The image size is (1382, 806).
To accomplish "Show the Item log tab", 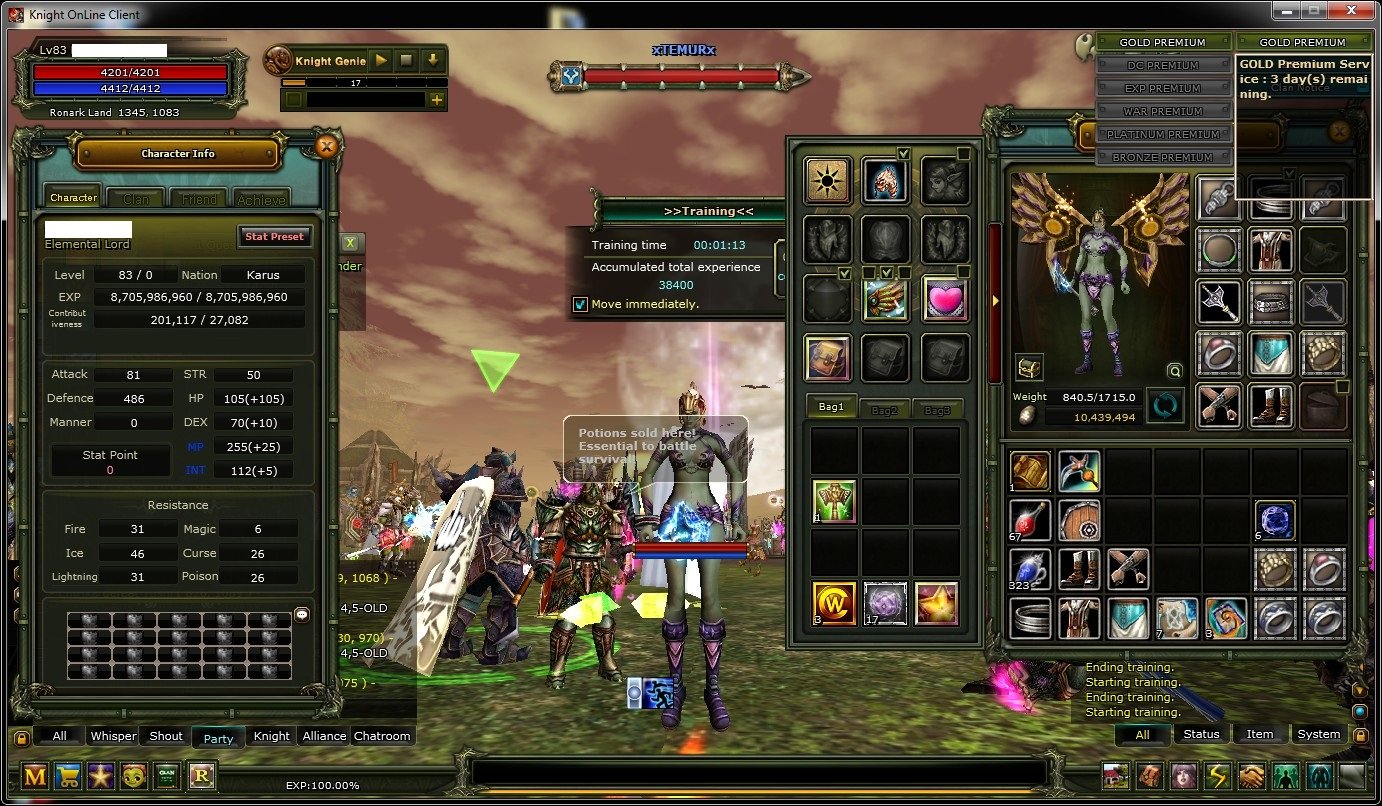I will [1259, 734].
